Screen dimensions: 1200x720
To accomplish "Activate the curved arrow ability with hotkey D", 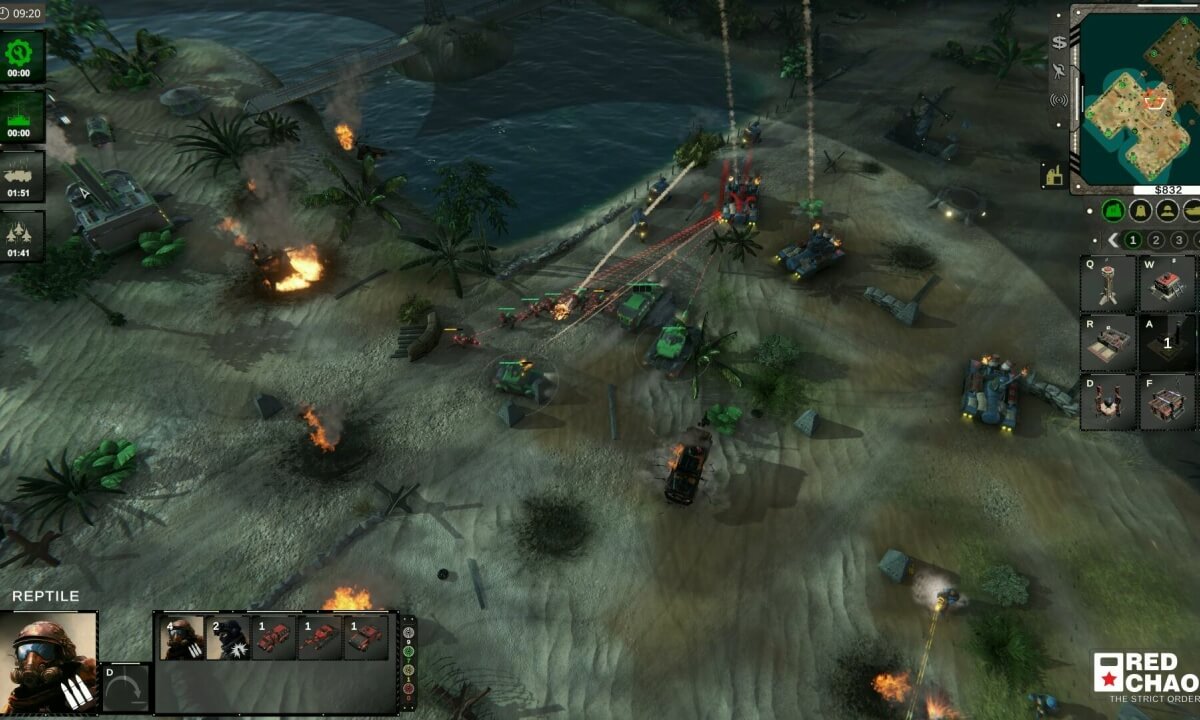I will (126, 688).
